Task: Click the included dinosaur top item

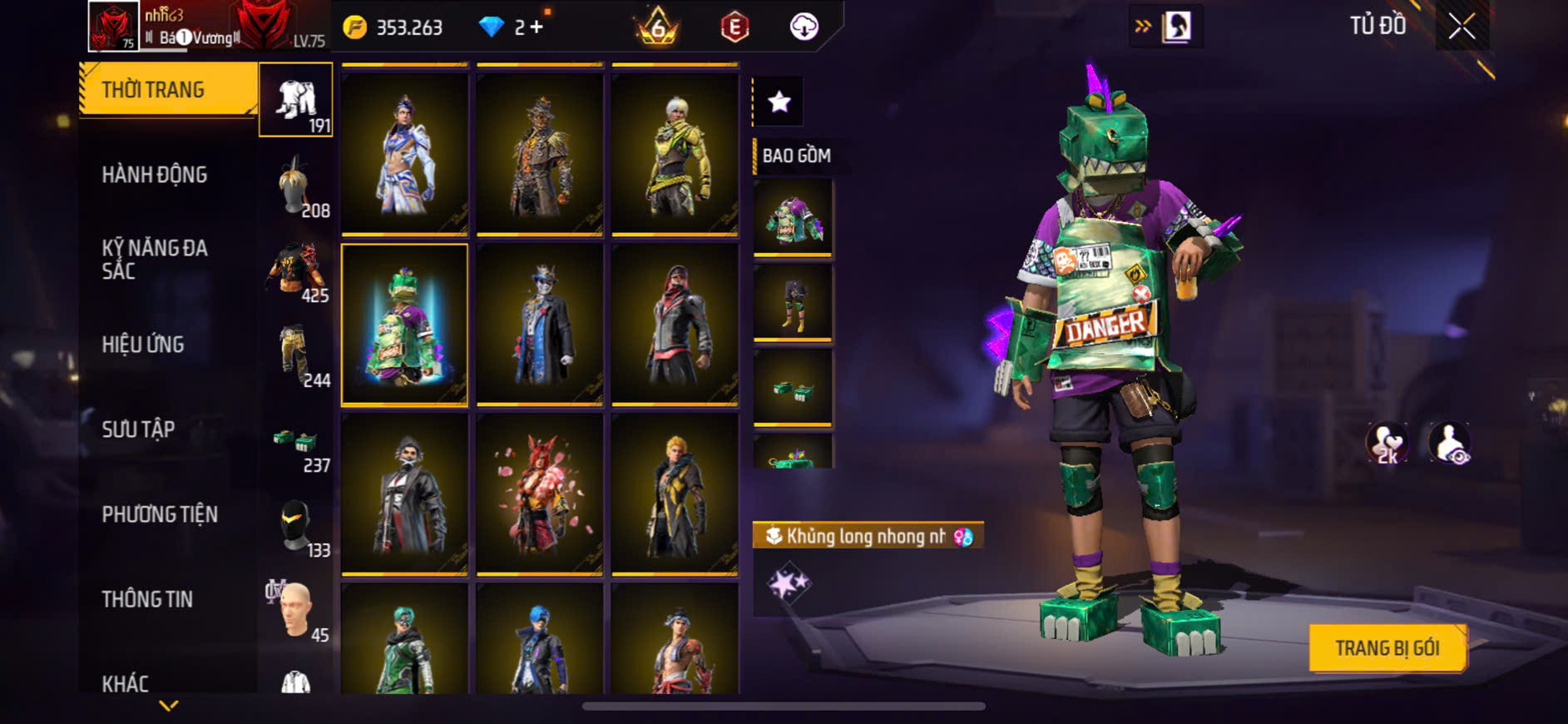Action: (x=793, y=218)
